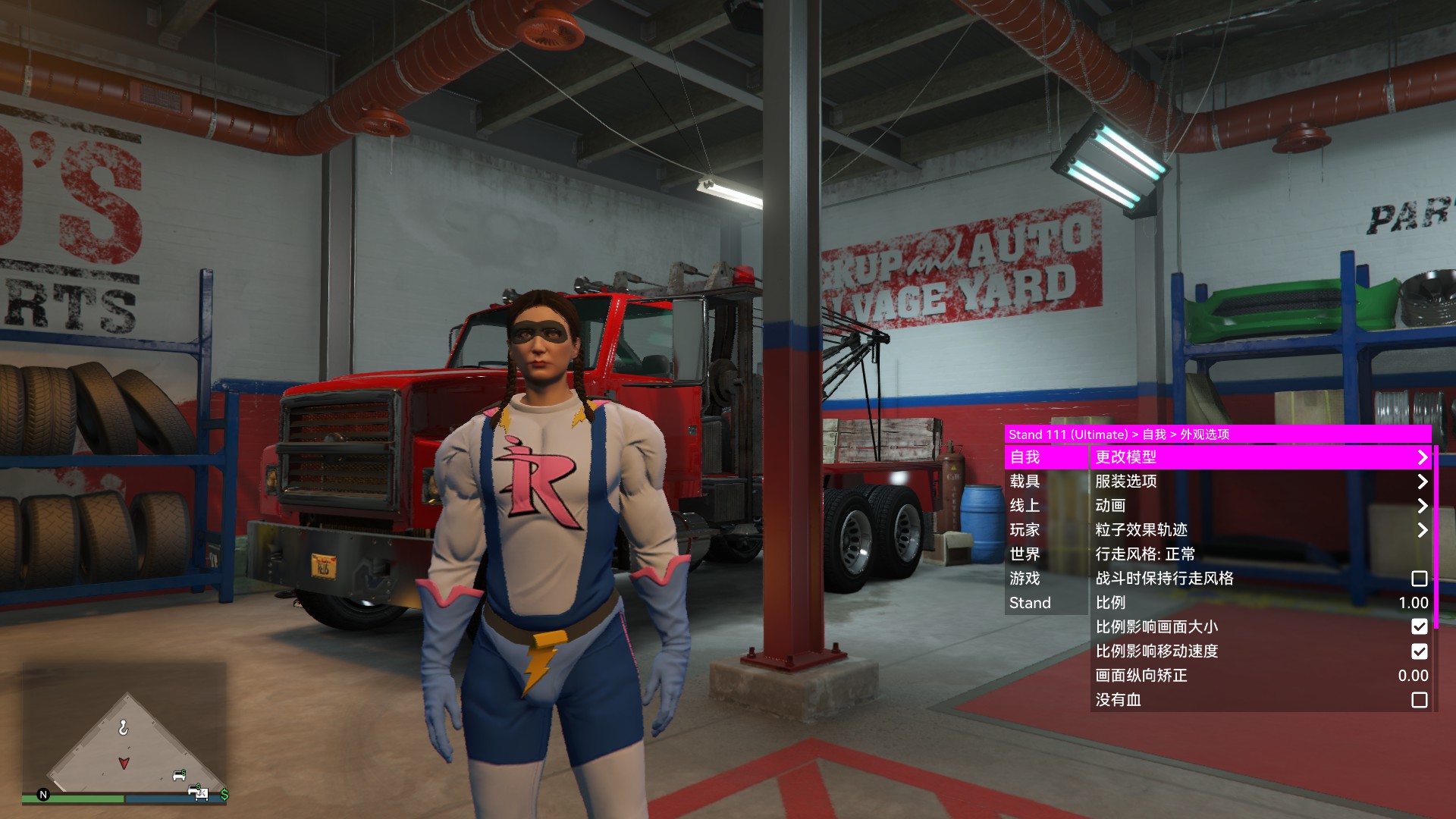The height and width of the screenshot is (819, 1456).
Task: Switch to the Stand tab
Action: (1045, 603)
